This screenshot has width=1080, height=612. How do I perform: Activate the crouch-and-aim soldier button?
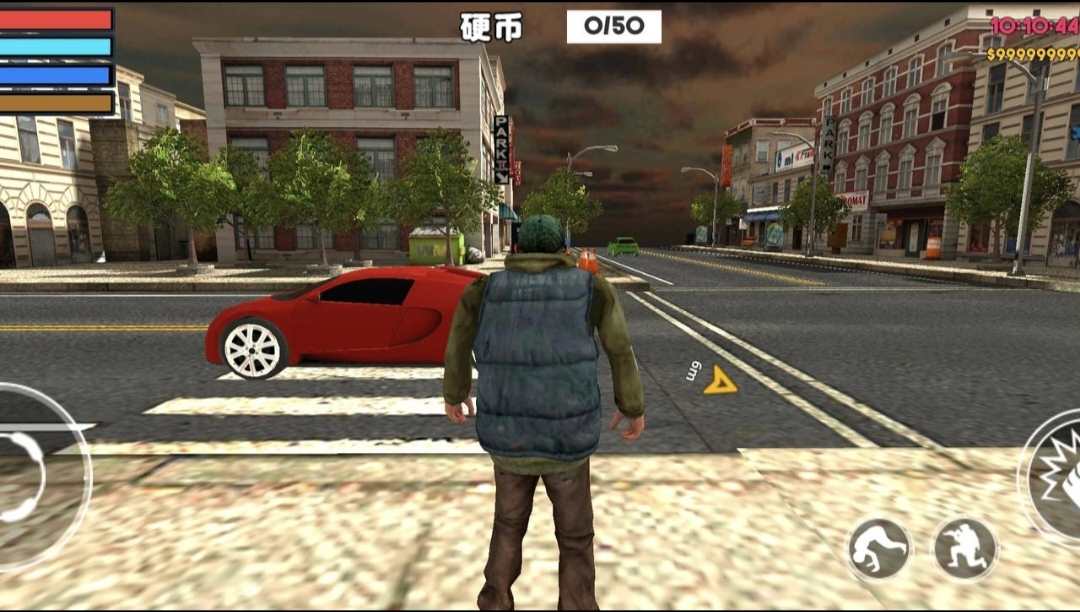pyautogui.click(x=965, y=549)
